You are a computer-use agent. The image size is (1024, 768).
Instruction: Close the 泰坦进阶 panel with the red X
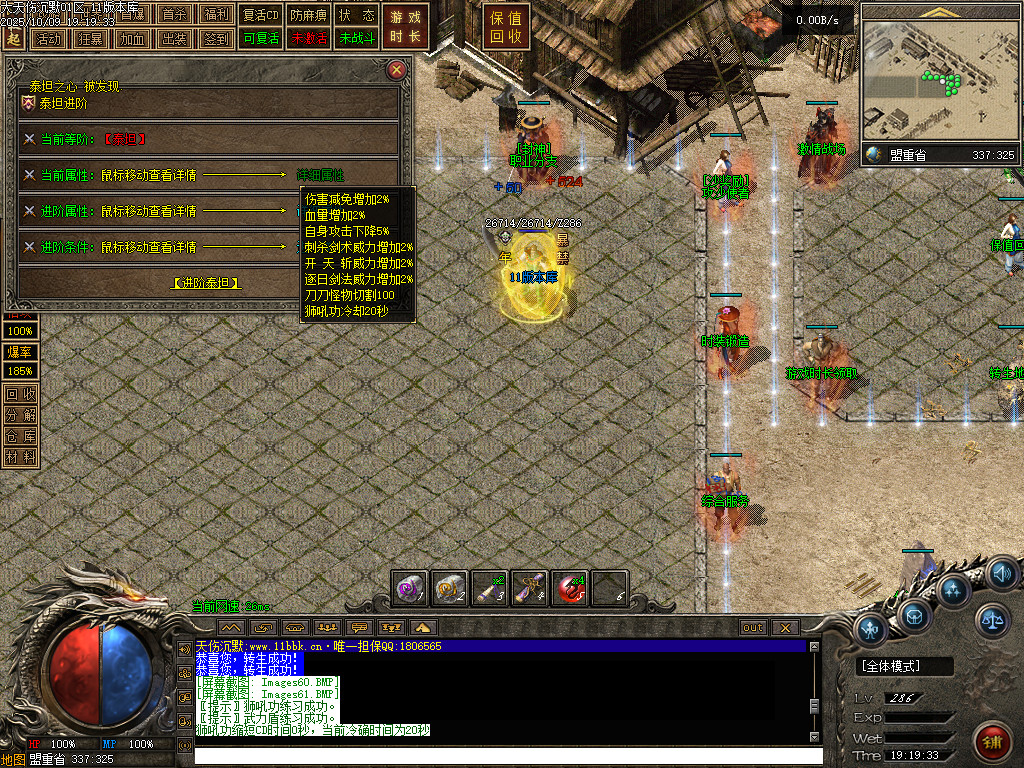click(397, 70)
